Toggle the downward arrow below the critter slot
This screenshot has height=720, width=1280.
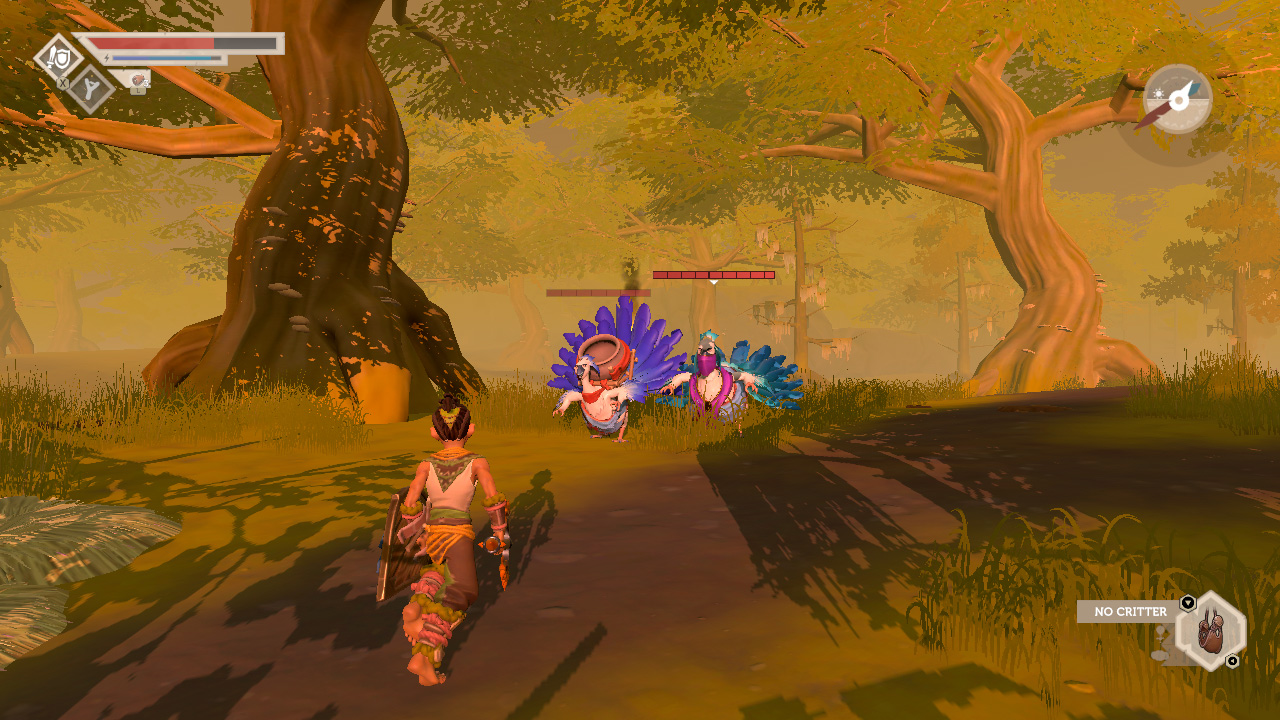1232,660
